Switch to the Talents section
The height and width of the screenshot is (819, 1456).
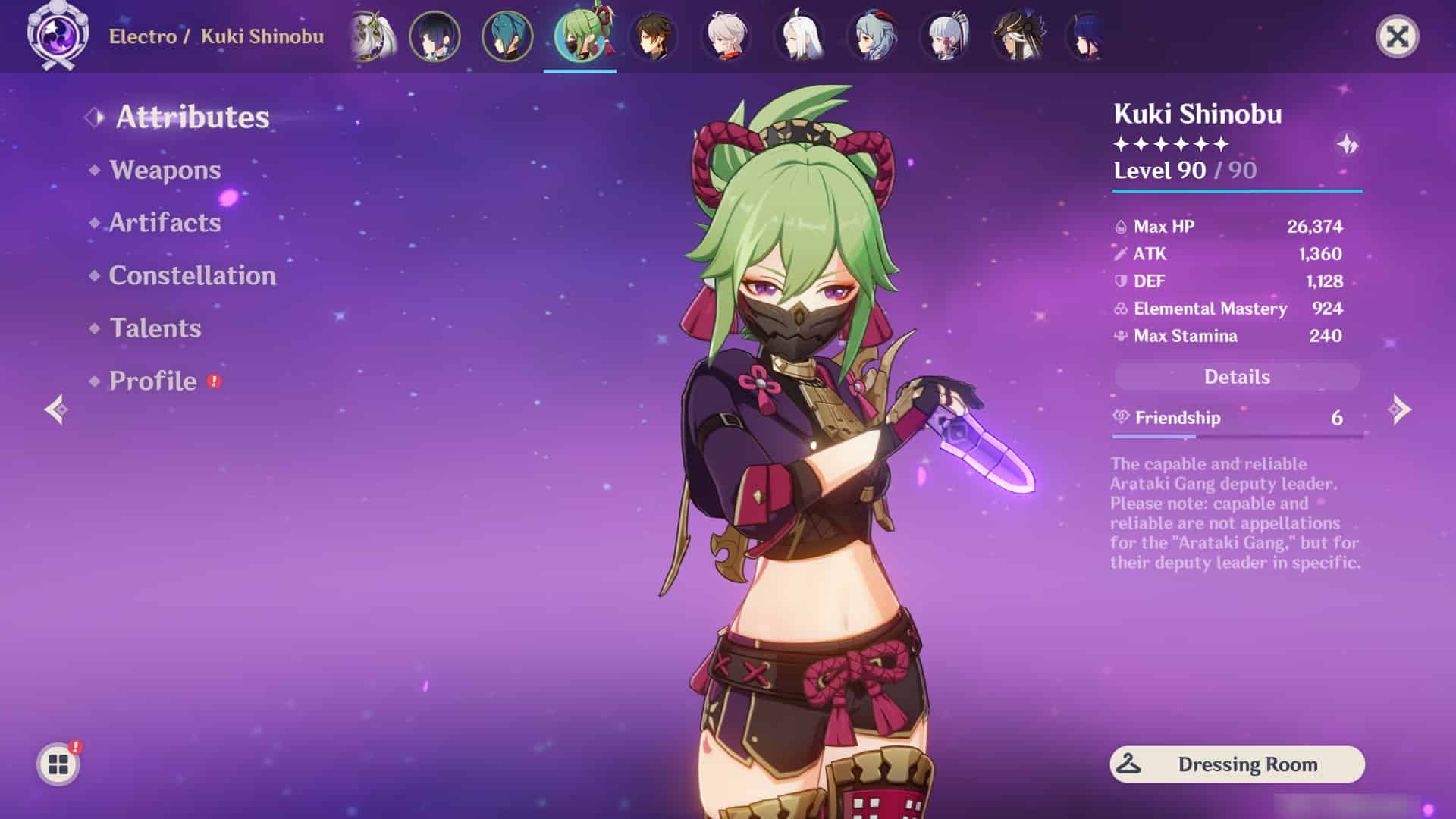pos(155,328)
